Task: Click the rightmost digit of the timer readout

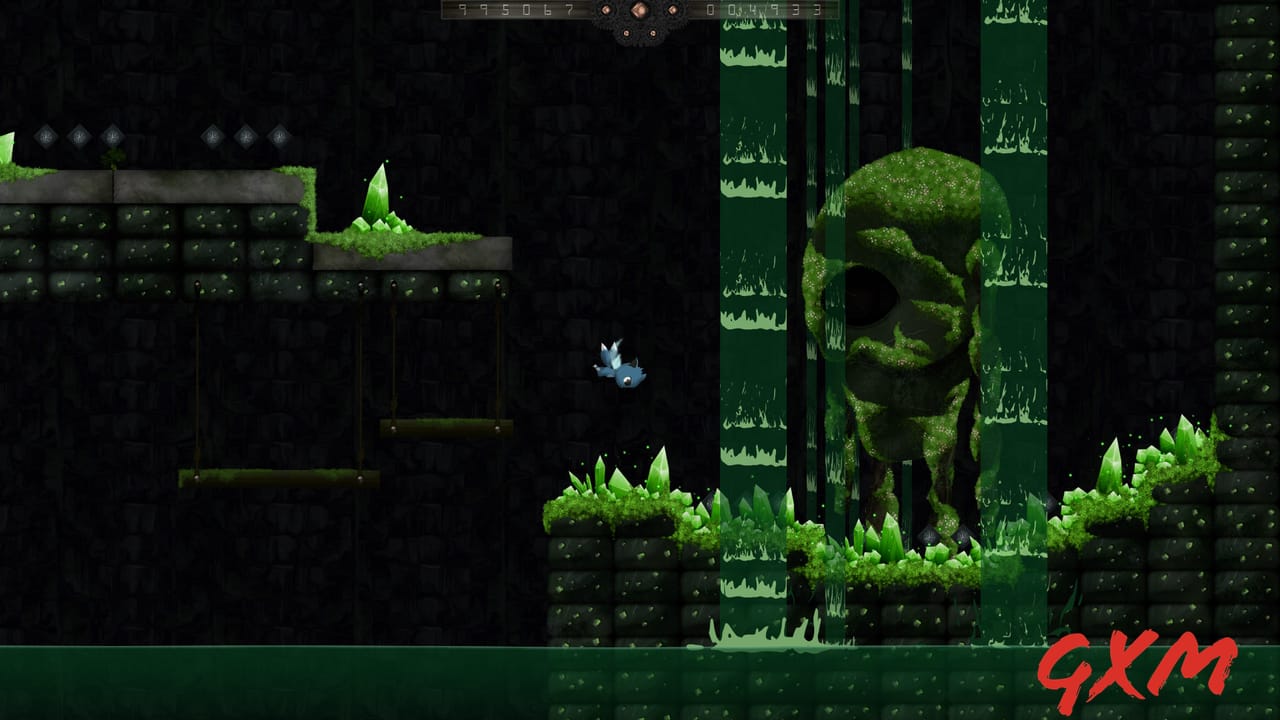Action: 817,11
